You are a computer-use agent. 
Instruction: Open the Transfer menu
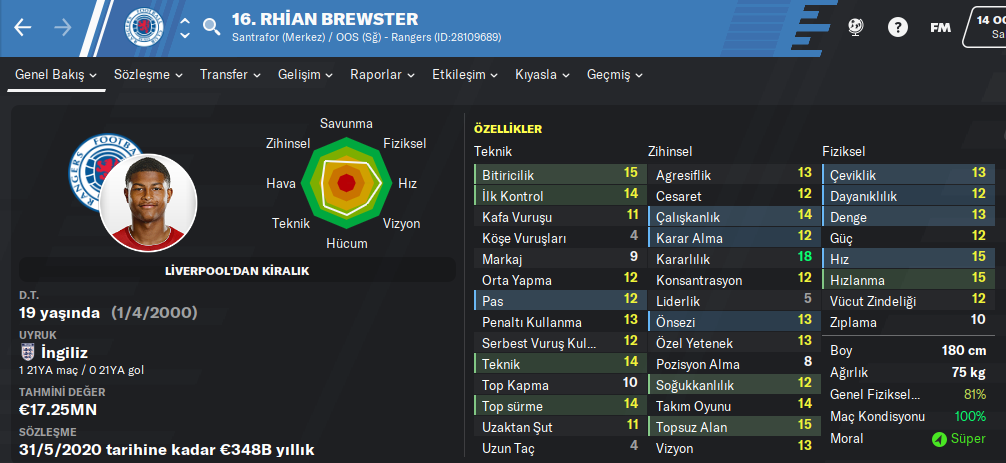point(230,75)
